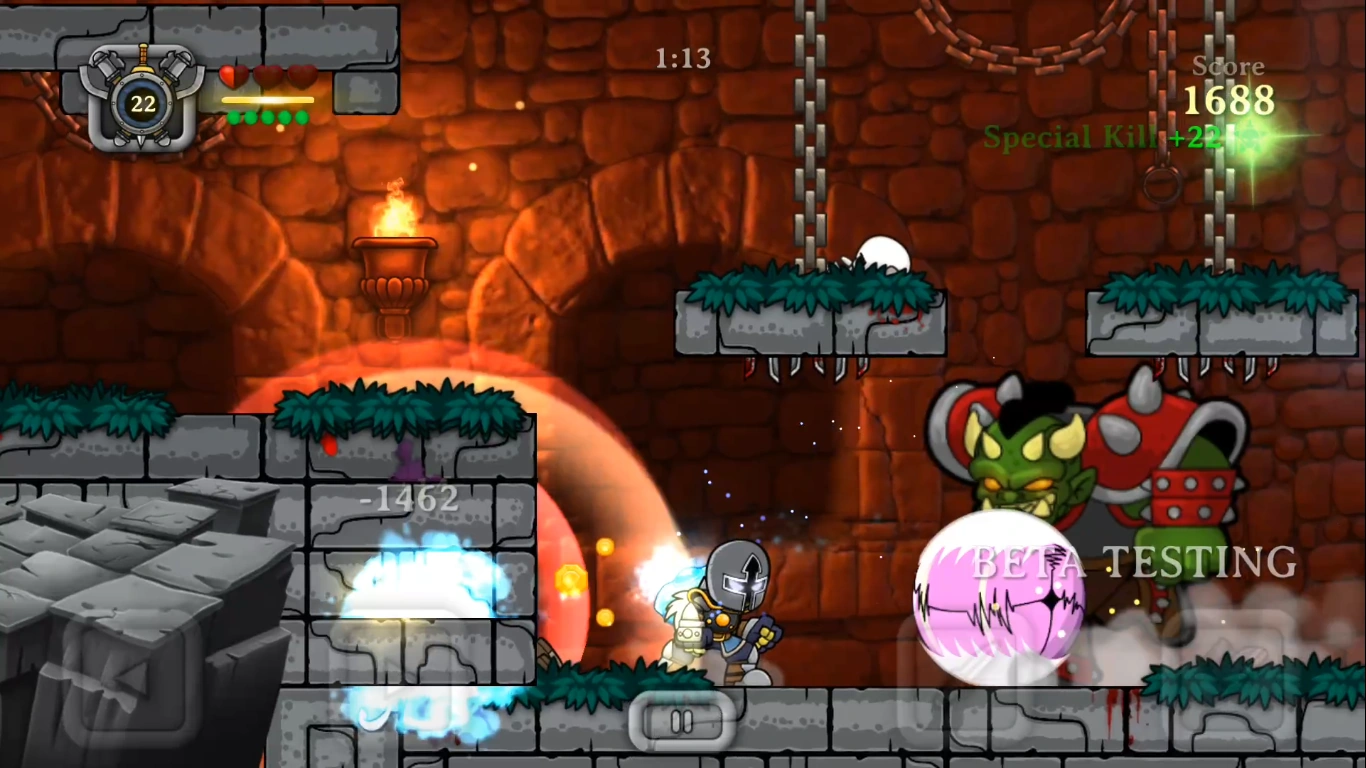Click the first green stamina dot

(233, 118)
